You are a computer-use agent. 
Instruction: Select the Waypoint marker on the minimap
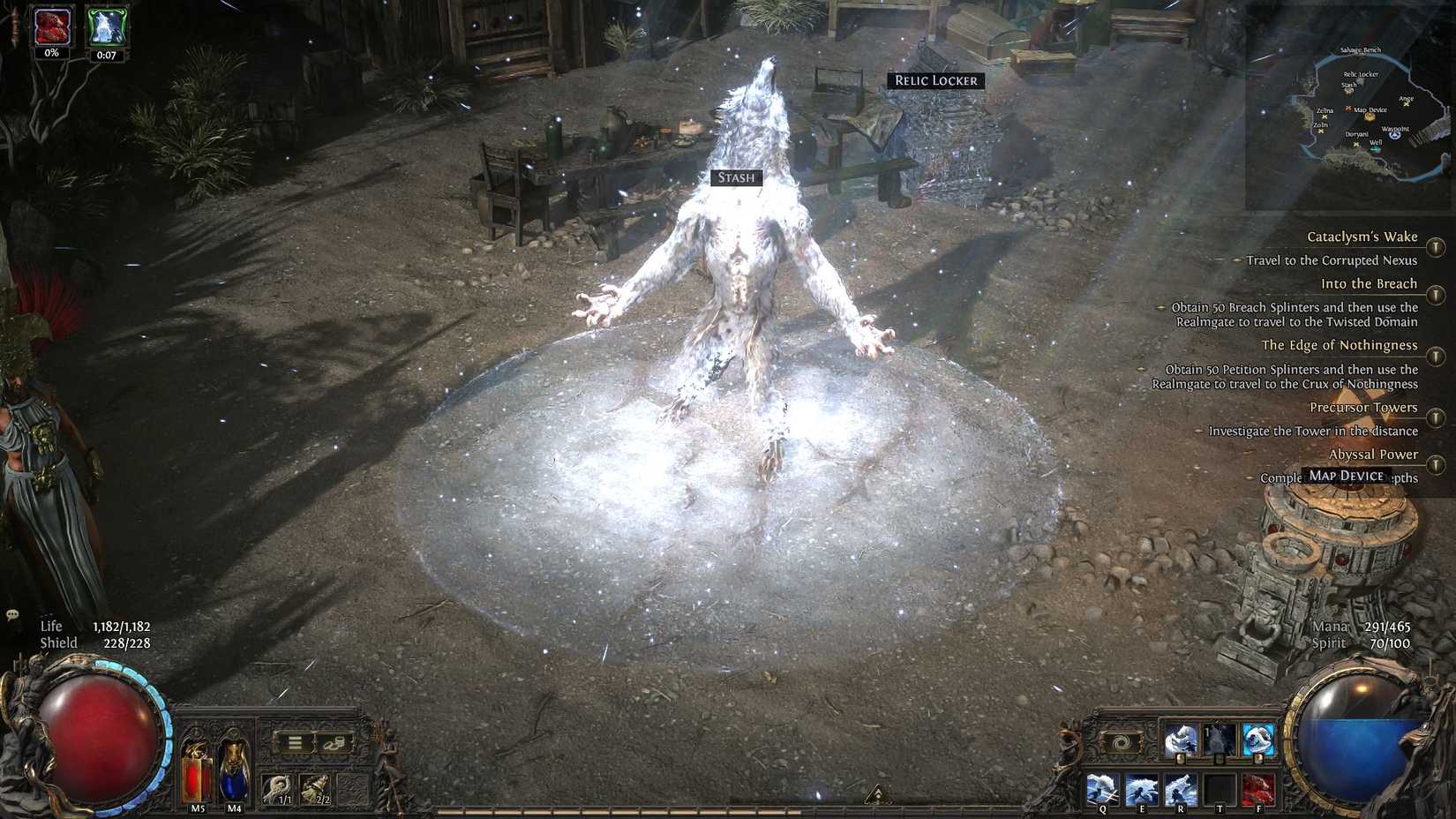point(1394,134)
